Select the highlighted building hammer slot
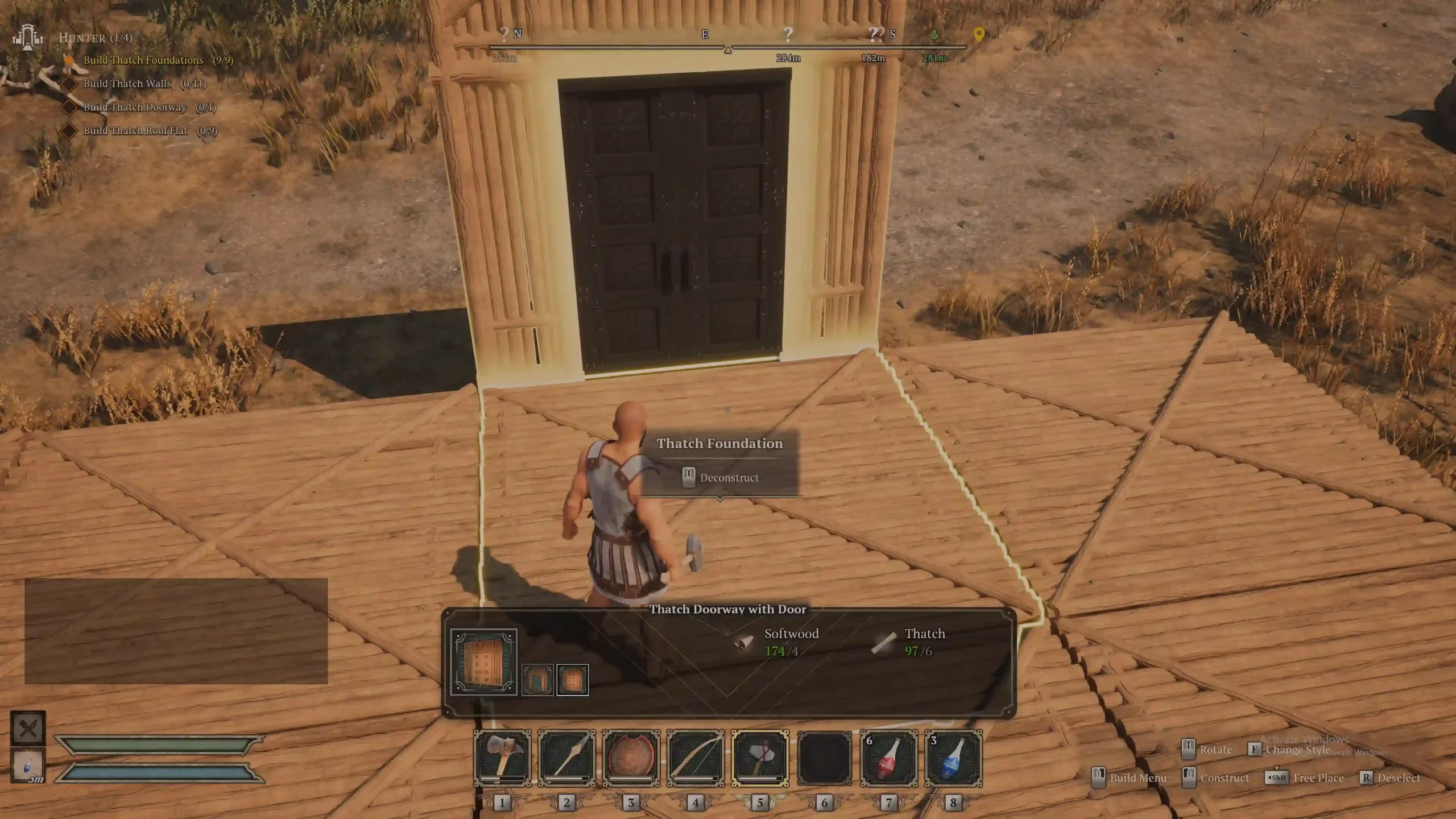This screenshot has width=1456, height=819. tap(760, 758)
